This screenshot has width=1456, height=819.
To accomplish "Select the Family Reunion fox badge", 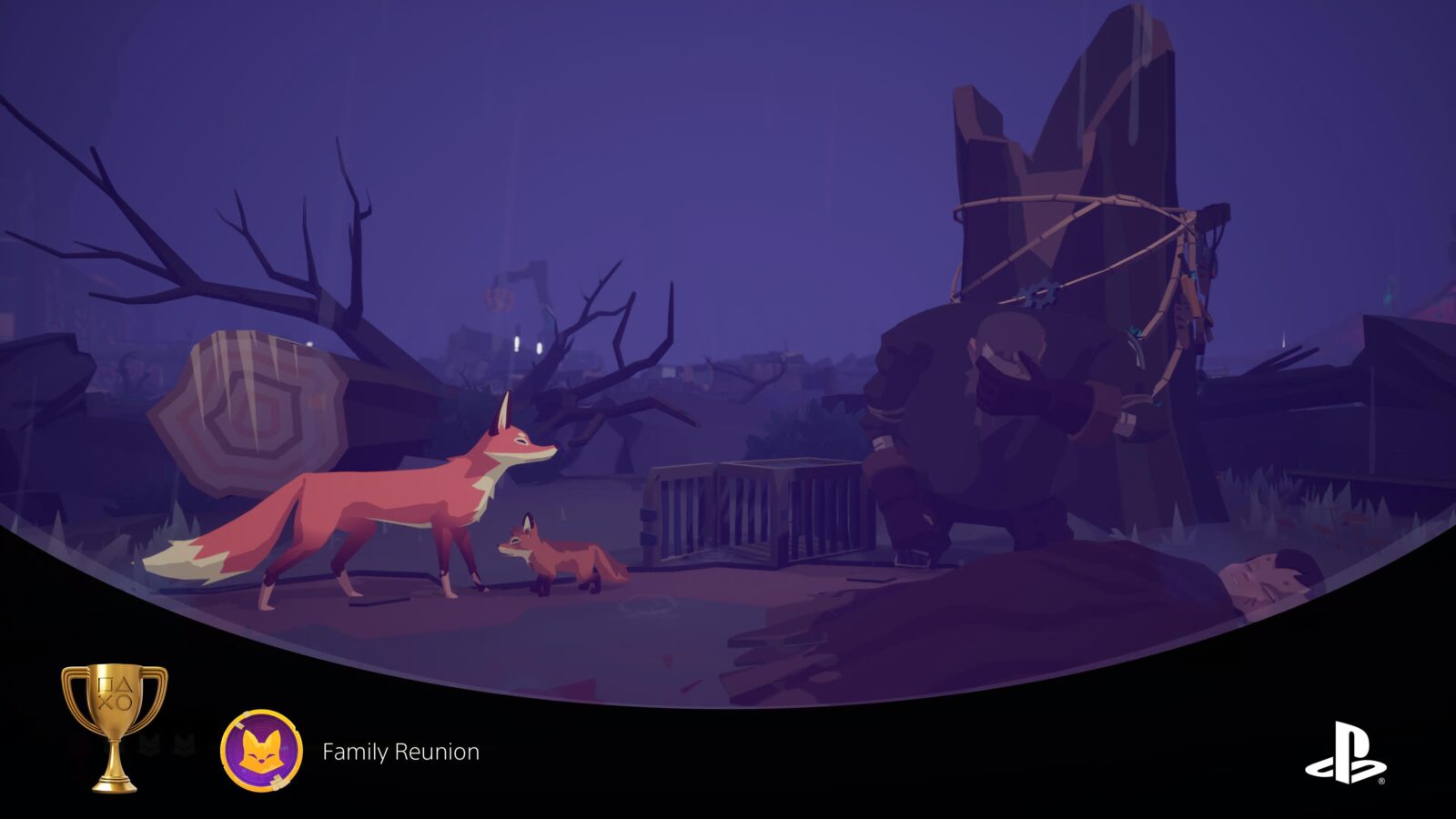I will tap(260, 751).
